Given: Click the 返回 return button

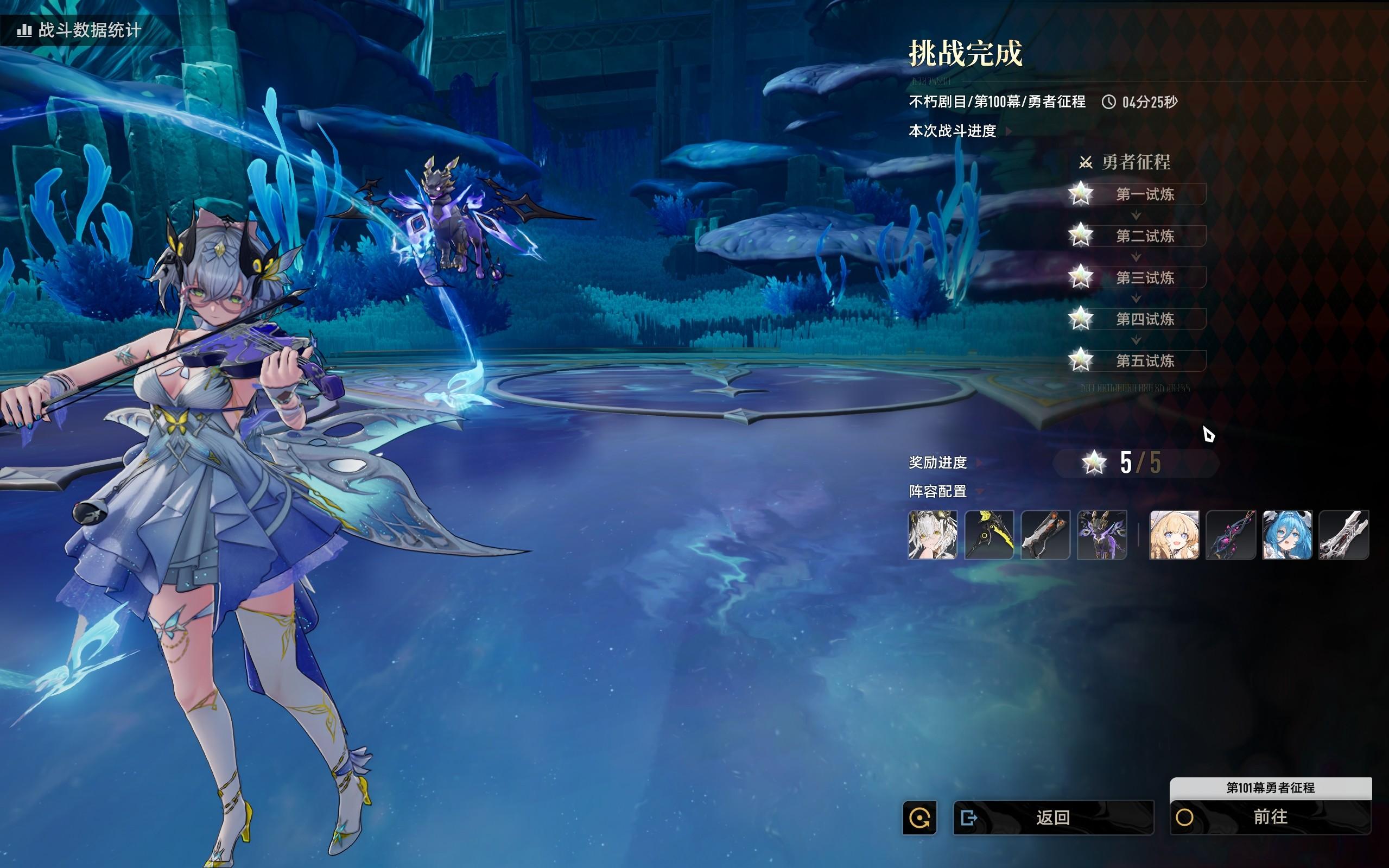Looking at the screenshot, I should pos(1052,817).
